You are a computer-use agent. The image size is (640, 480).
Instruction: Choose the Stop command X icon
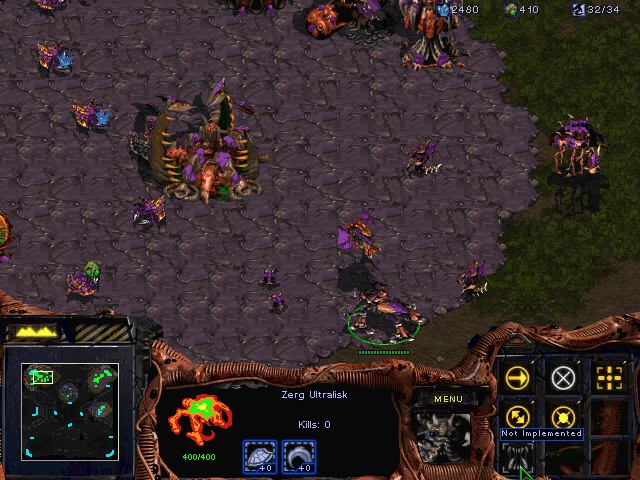(564, 377)
